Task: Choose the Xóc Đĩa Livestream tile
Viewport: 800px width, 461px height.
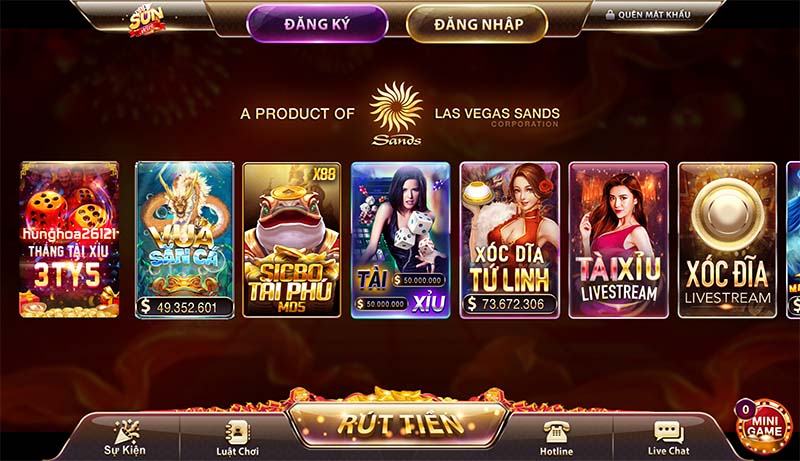Action: (727, 240)
